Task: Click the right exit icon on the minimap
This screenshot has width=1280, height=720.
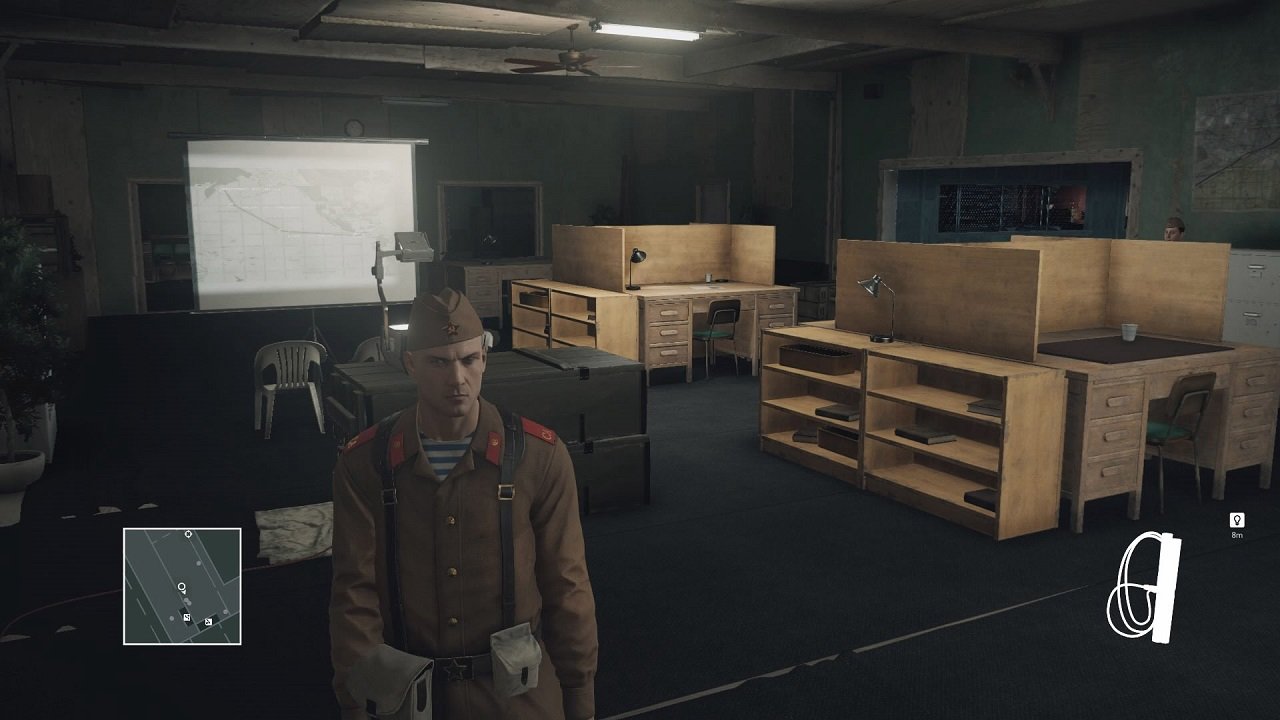Action: 208,622
